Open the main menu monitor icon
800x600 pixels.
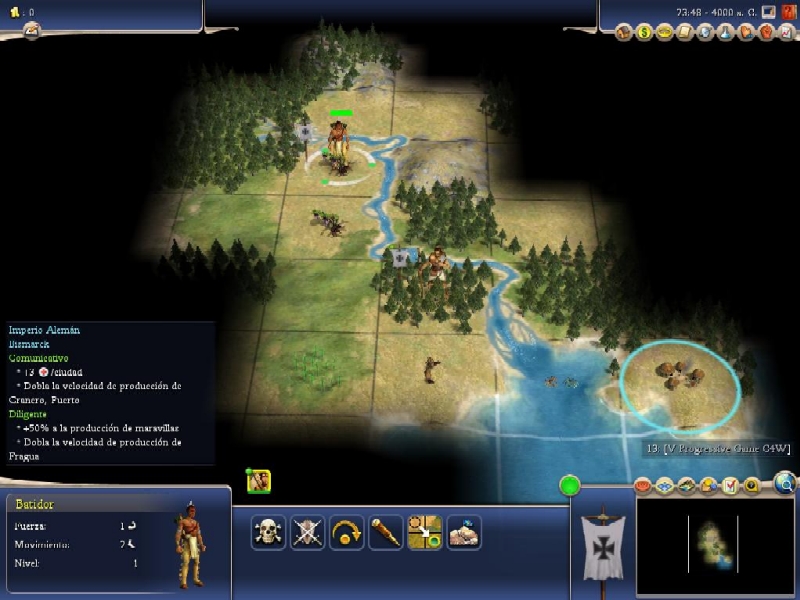tap(767, 13)
